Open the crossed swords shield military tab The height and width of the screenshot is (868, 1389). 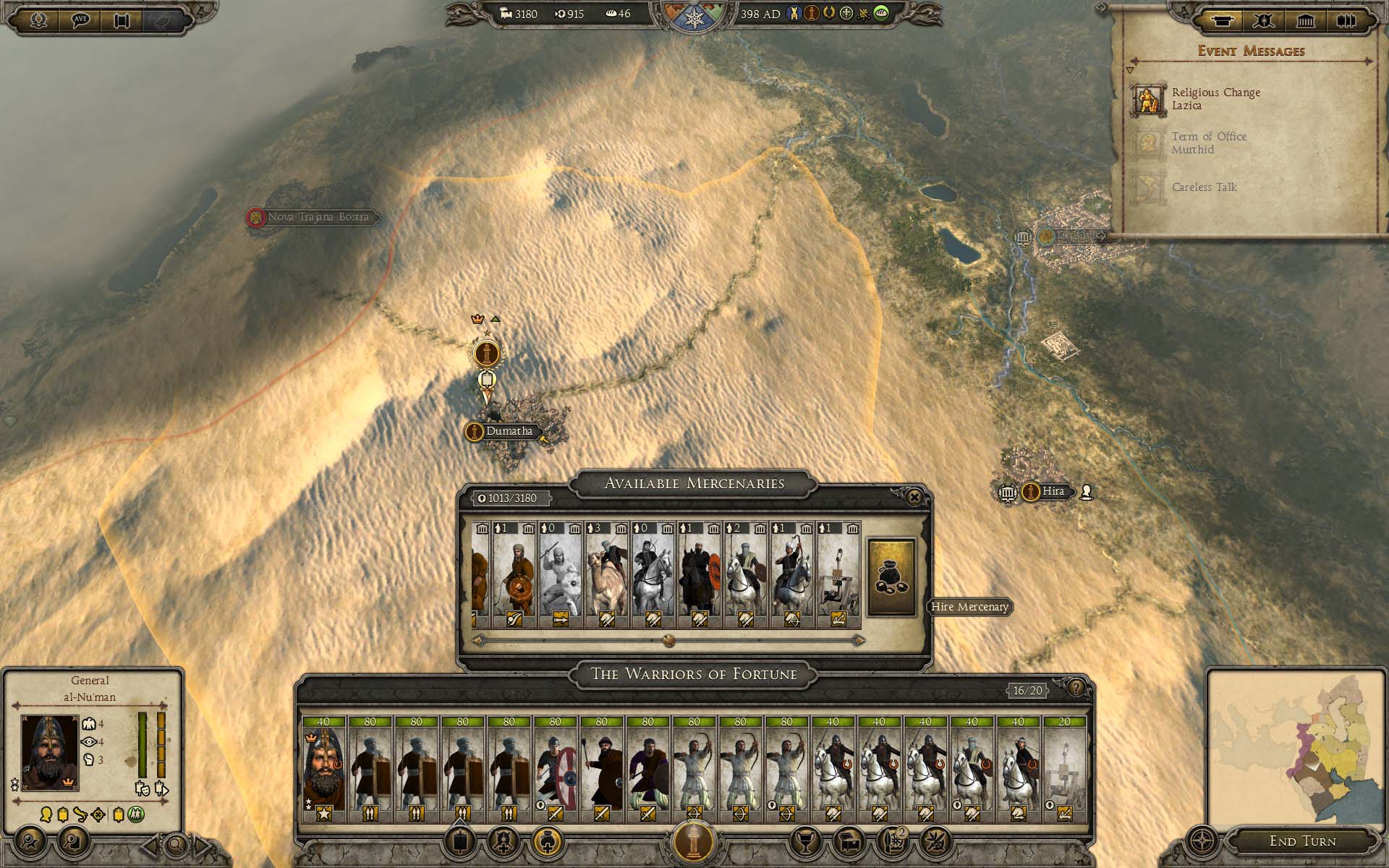pyautogui.click(x=1263, y=20)
